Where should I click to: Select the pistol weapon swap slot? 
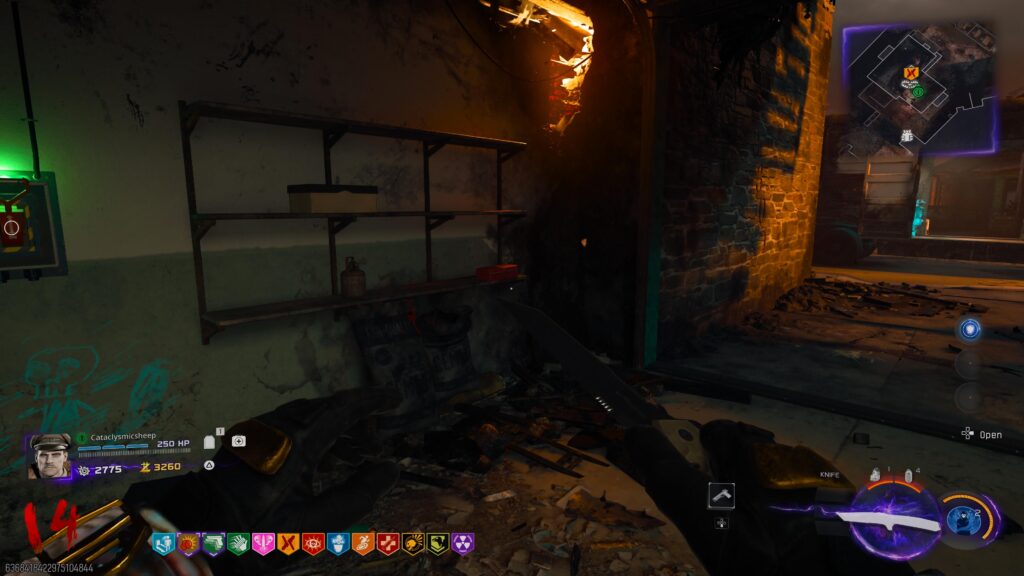(721, 494)
